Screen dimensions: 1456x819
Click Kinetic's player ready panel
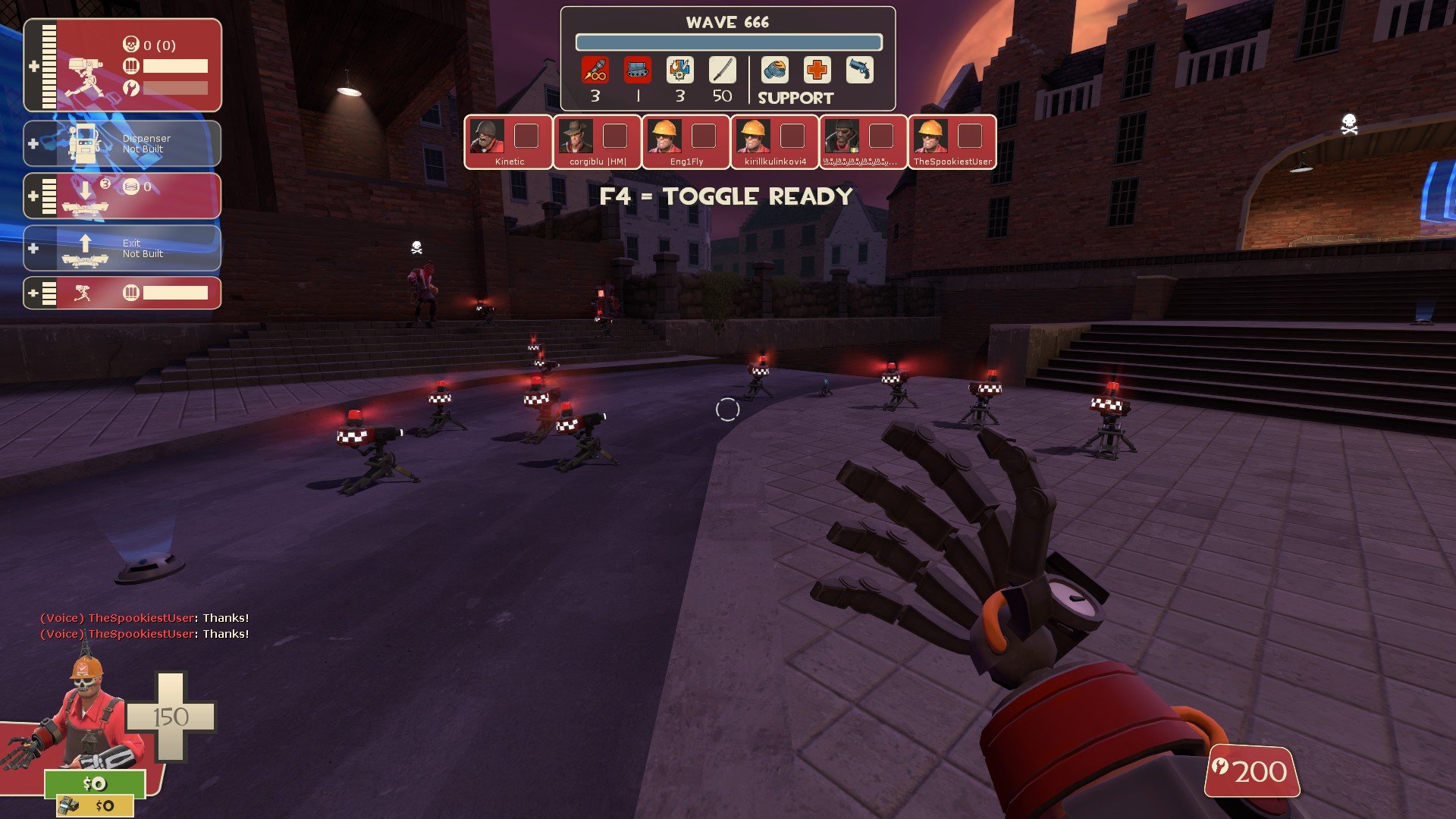508,142
